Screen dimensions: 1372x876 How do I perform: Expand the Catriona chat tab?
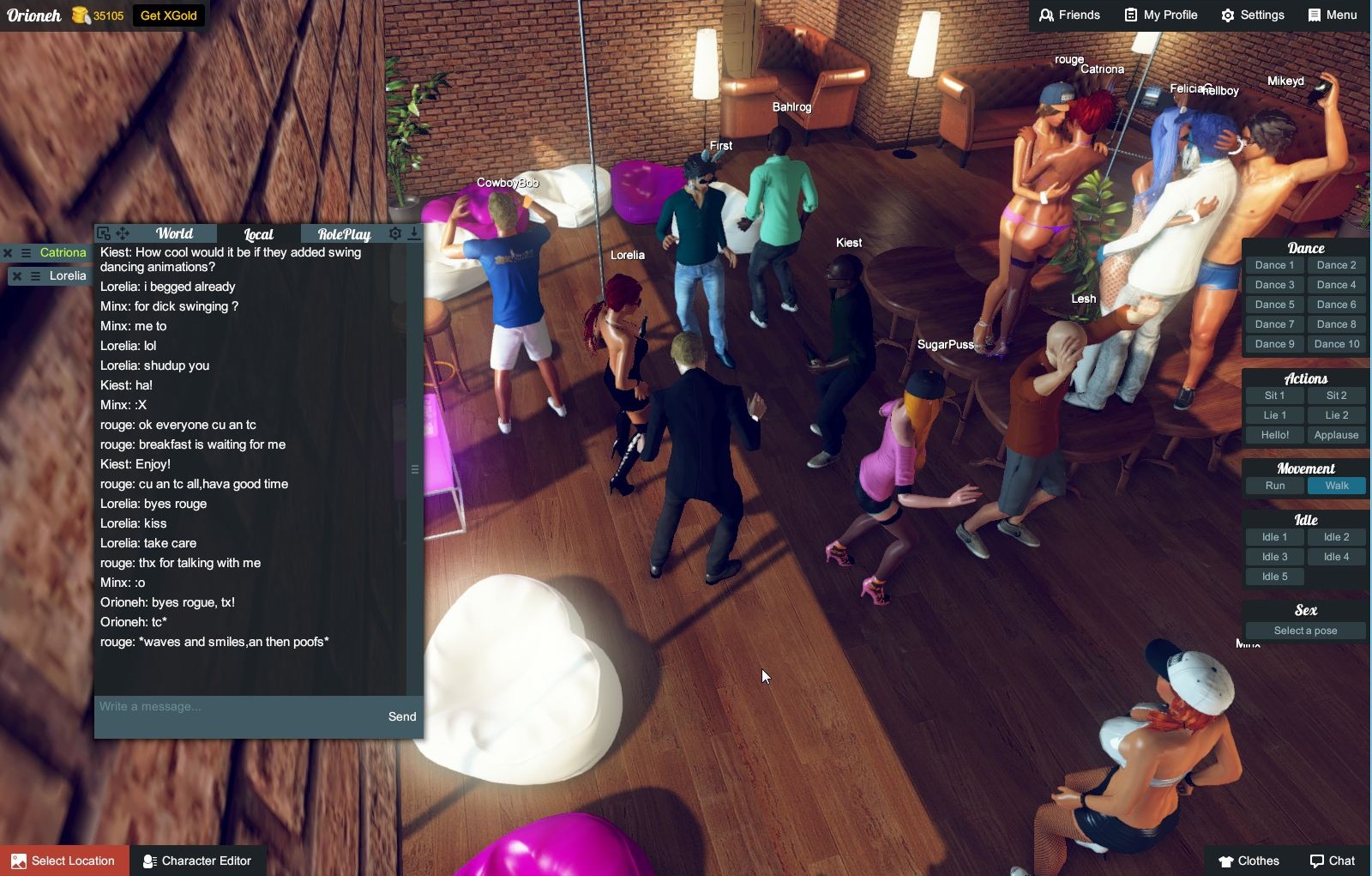[62, 252]
